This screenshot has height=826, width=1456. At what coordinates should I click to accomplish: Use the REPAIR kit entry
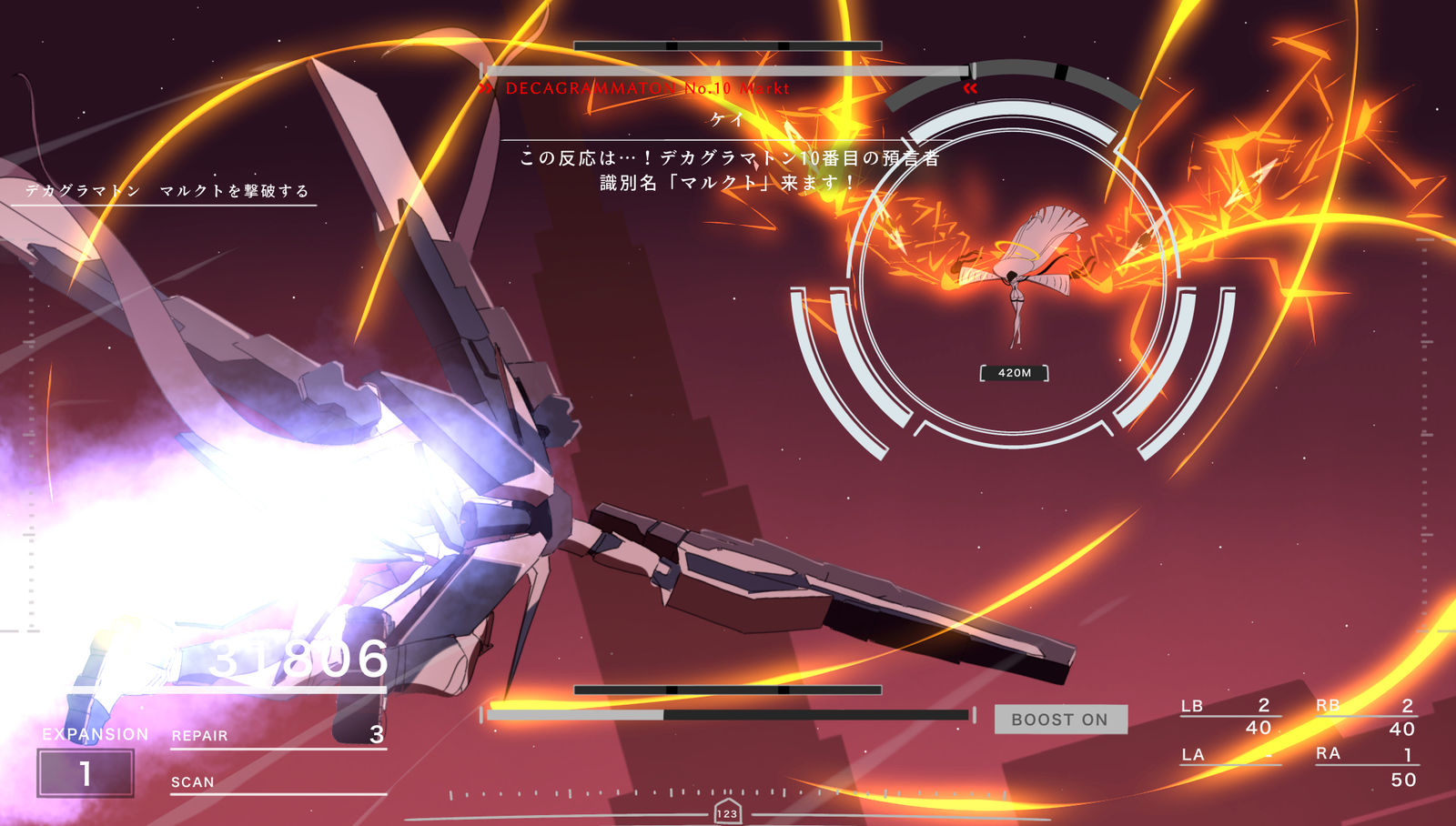pyautogui.click(x=278, y=735)
